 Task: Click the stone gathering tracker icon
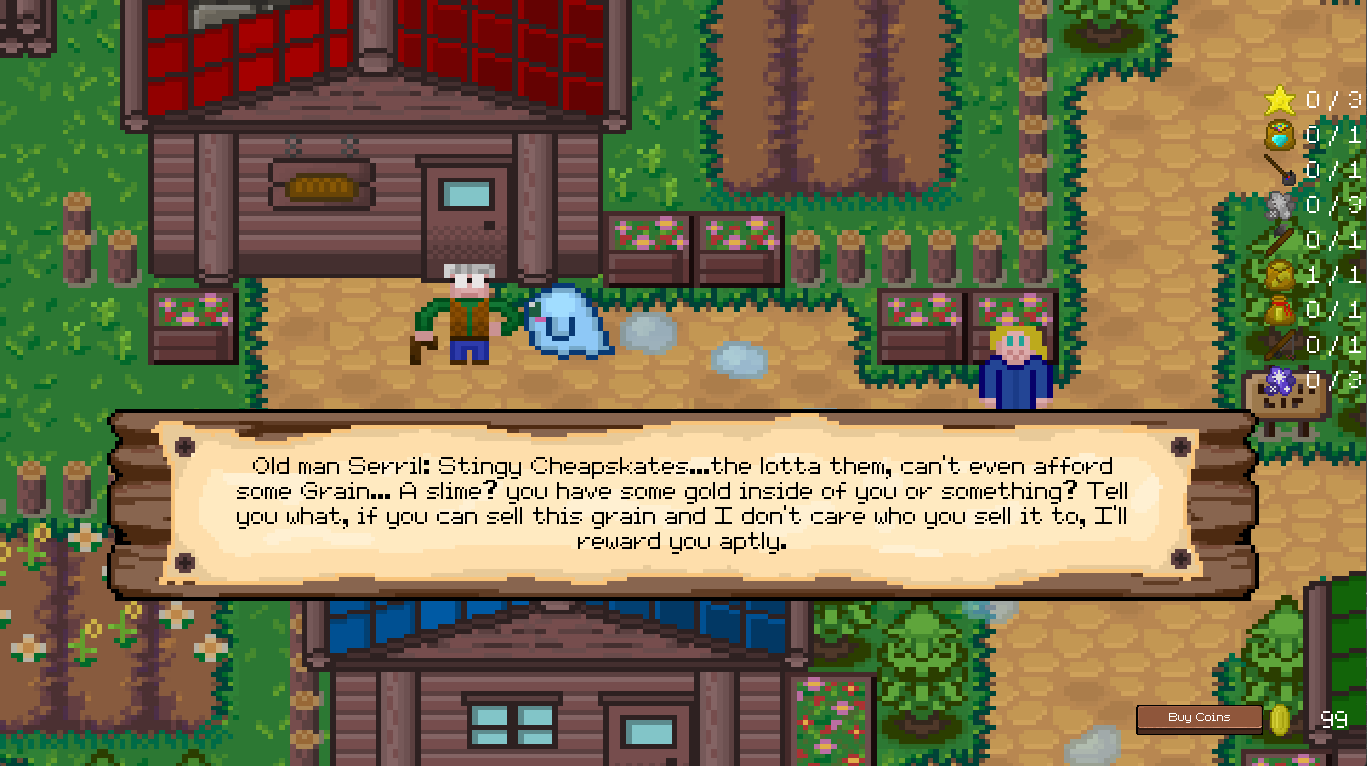tap(1278, 205)
